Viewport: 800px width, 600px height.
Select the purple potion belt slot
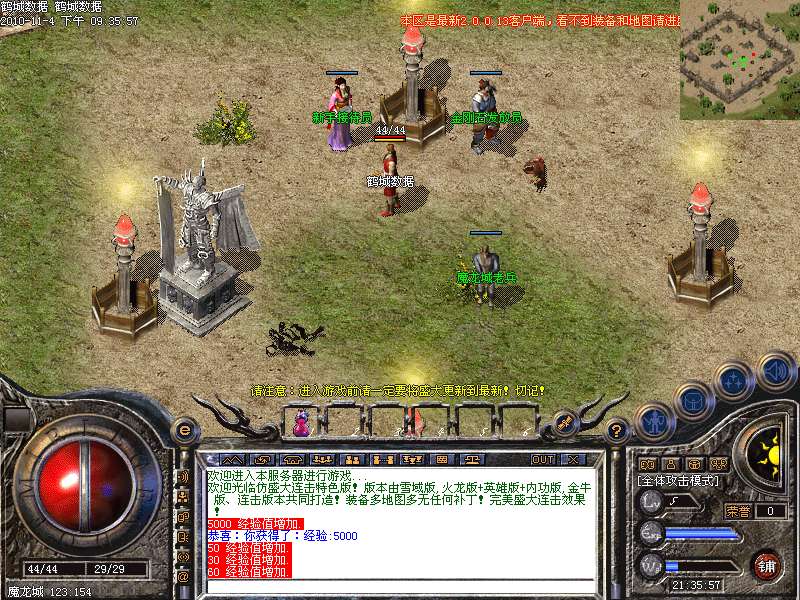pyautogui.click(x=301, y=426)
